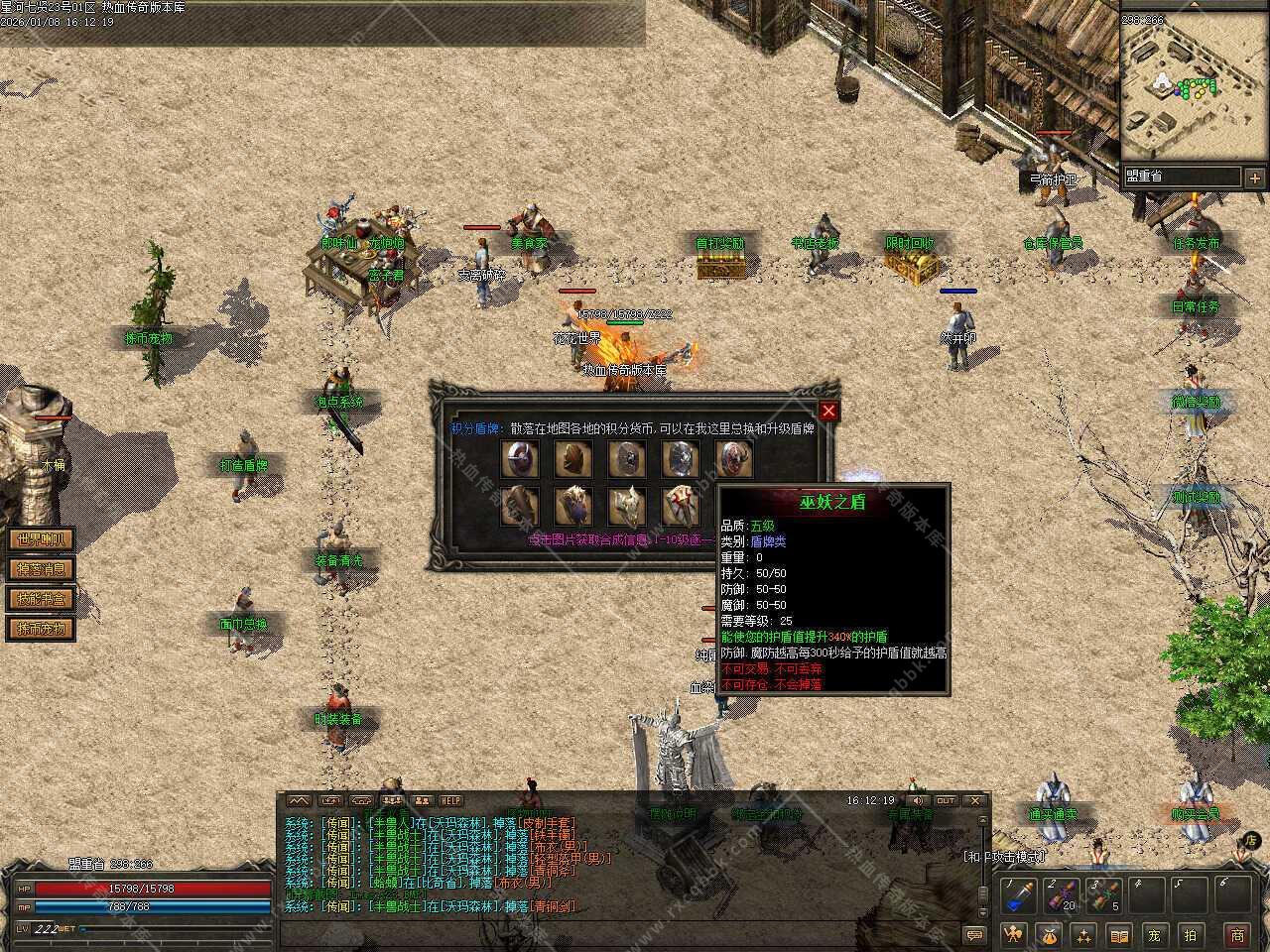Open the 宠 pet menu button

point(1154,934)
